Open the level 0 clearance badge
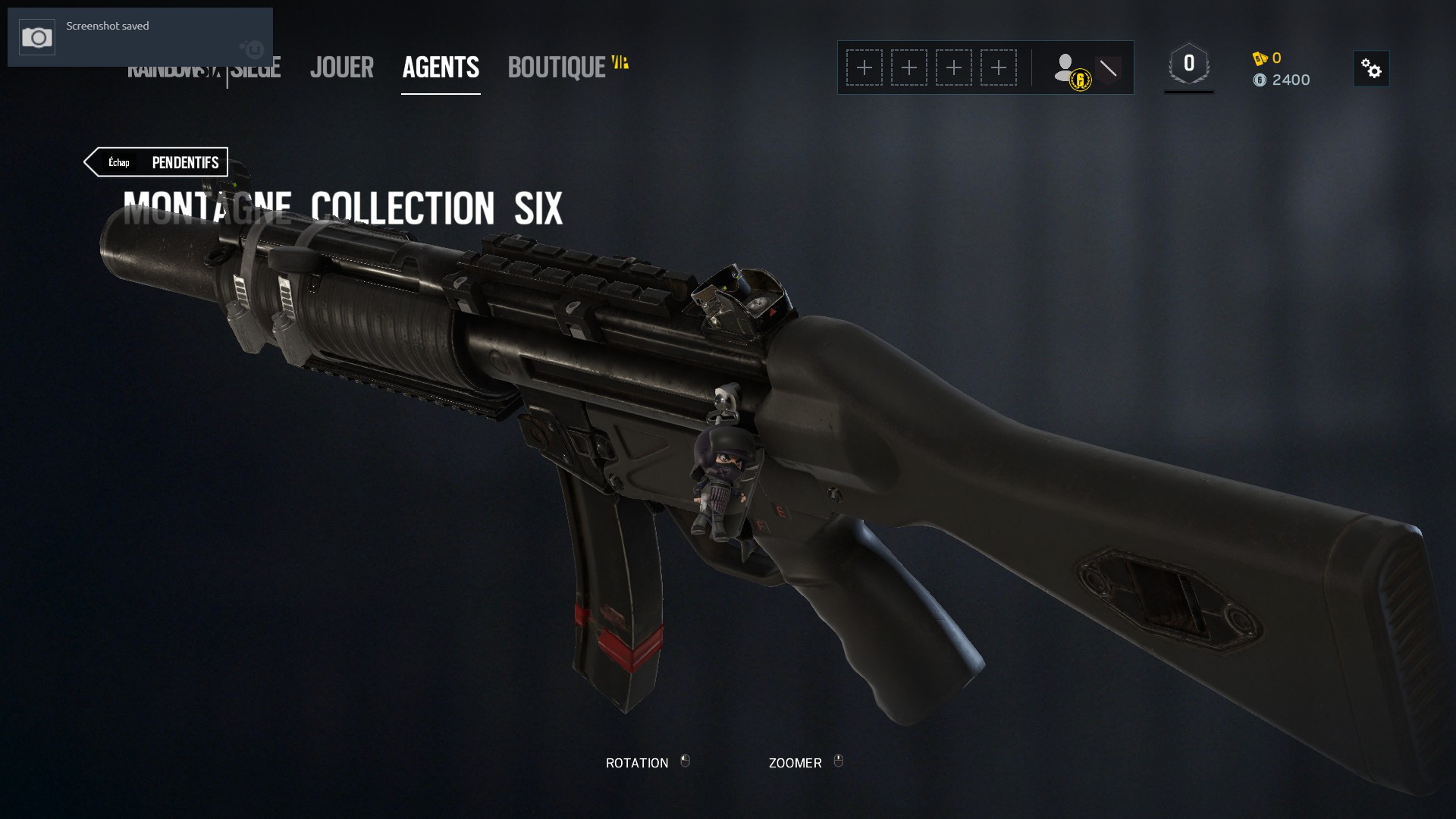 (1188, 65)
